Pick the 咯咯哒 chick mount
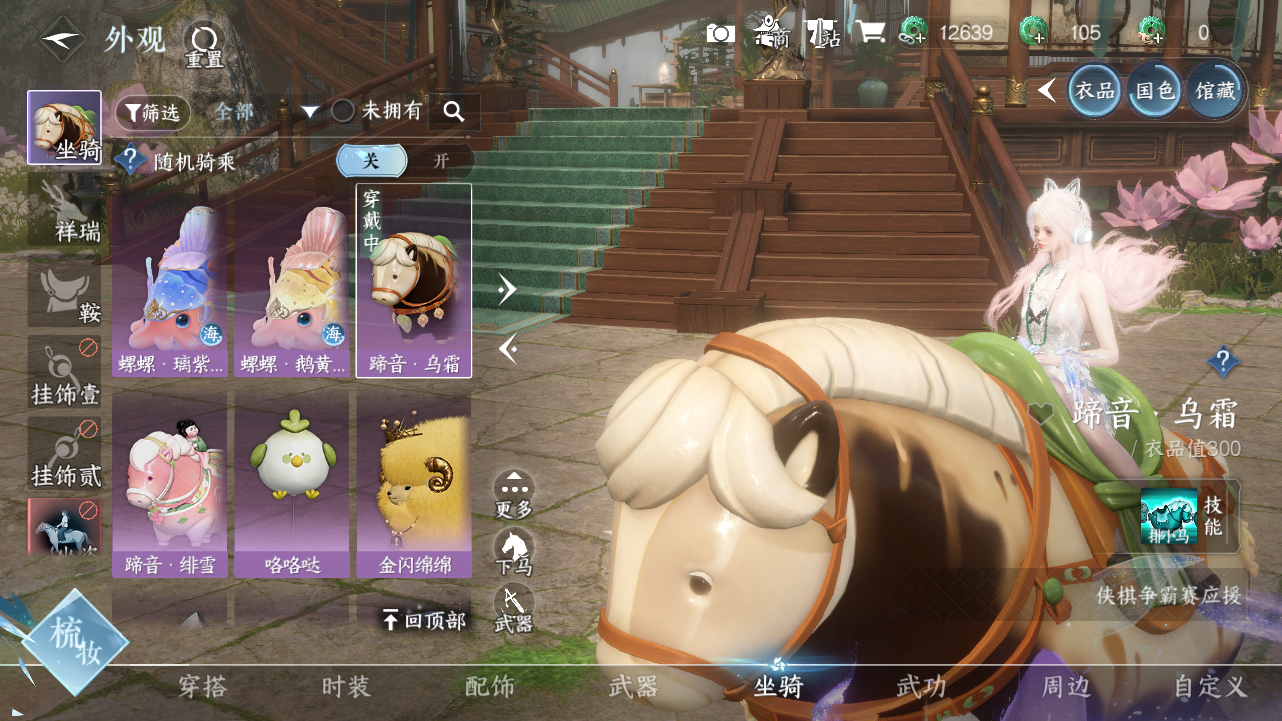 [x=292, y=485]
